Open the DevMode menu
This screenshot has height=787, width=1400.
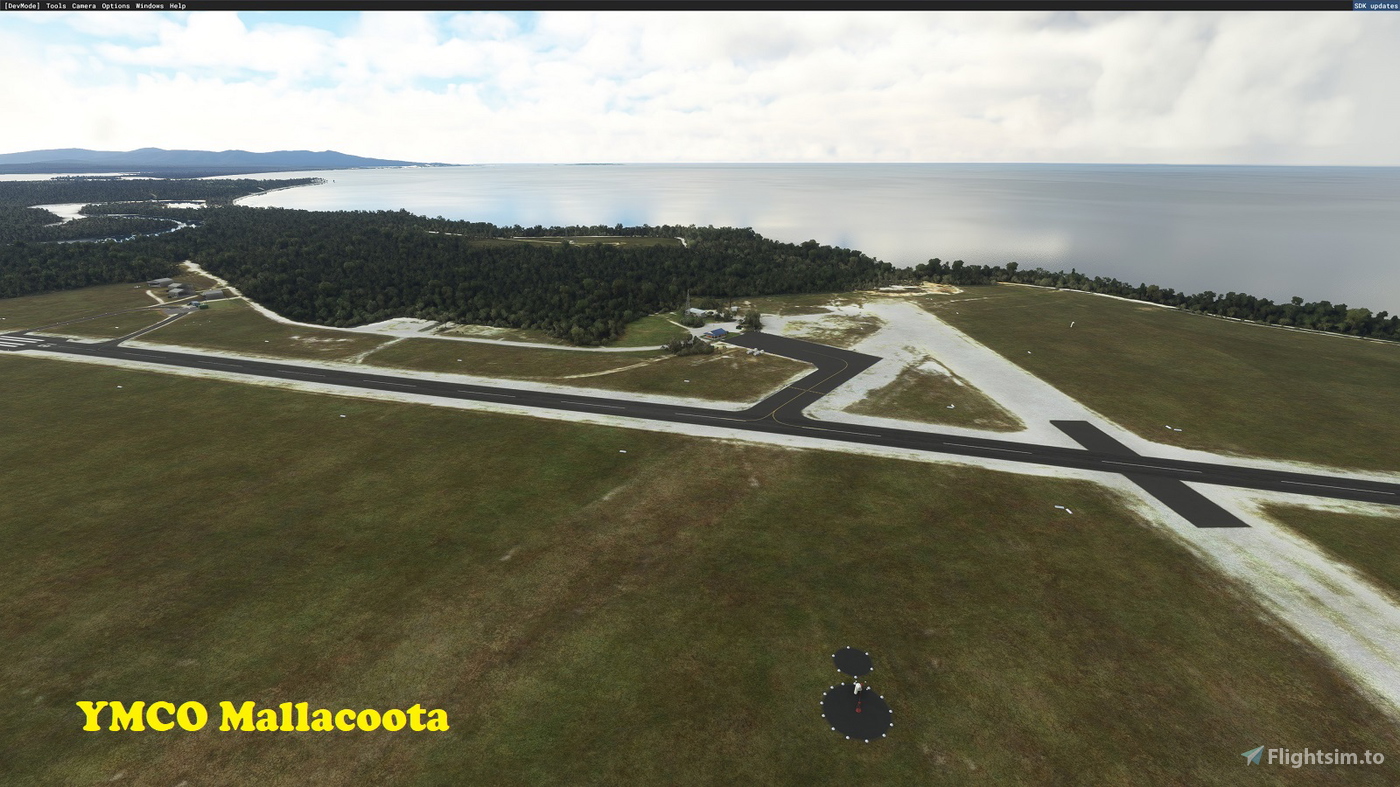[23, 4]
